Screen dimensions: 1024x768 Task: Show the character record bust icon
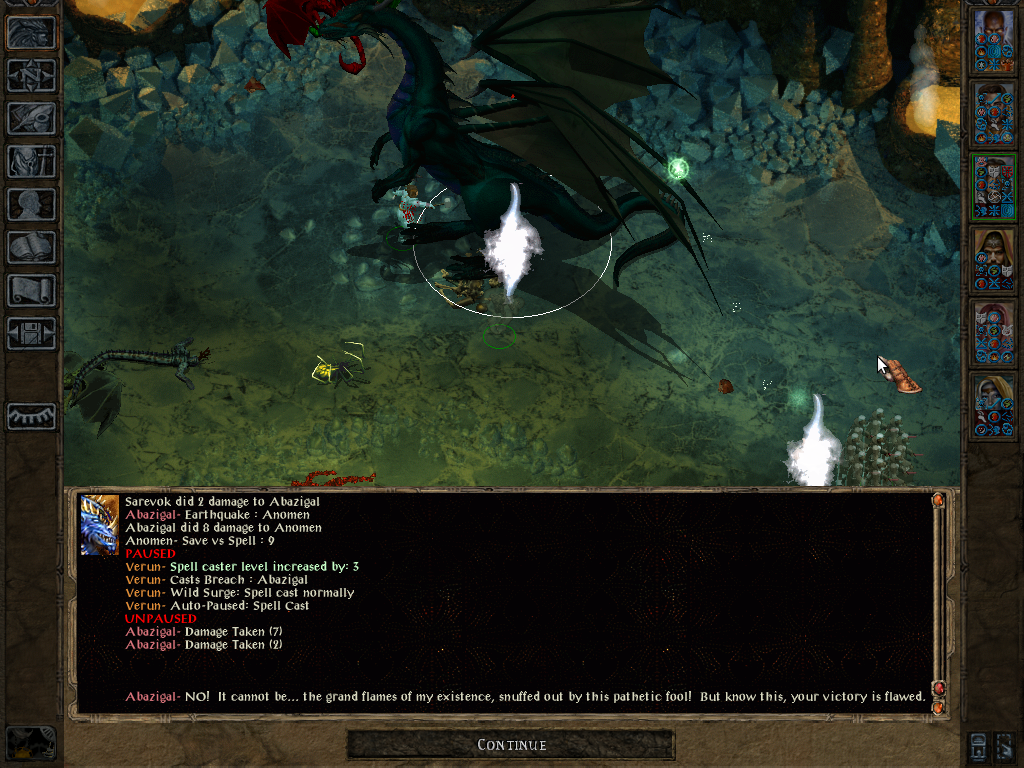[31, 204]
